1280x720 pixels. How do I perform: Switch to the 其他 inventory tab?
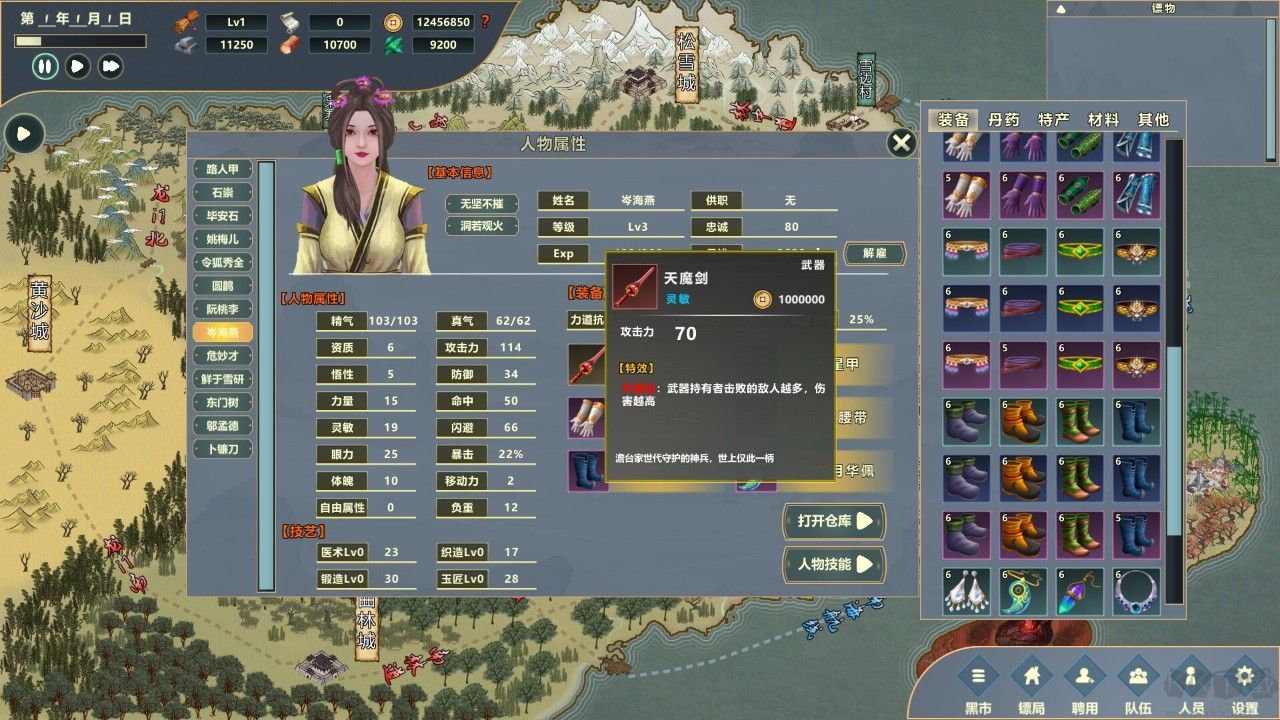point(1155,118)
